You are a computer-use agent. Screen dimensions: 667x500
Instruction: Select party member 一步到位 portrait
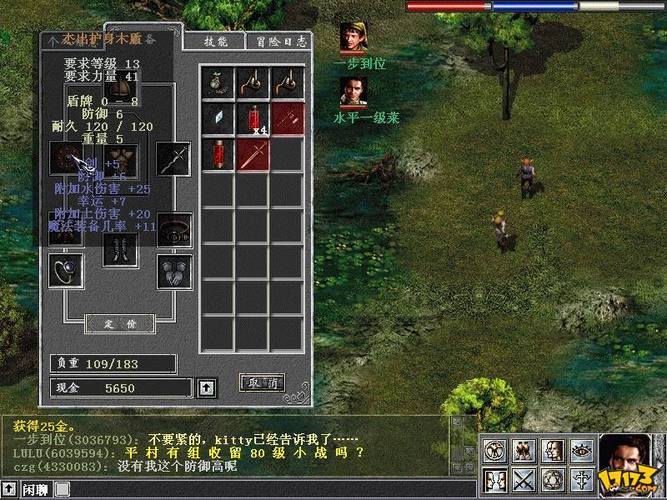[353, 40]
